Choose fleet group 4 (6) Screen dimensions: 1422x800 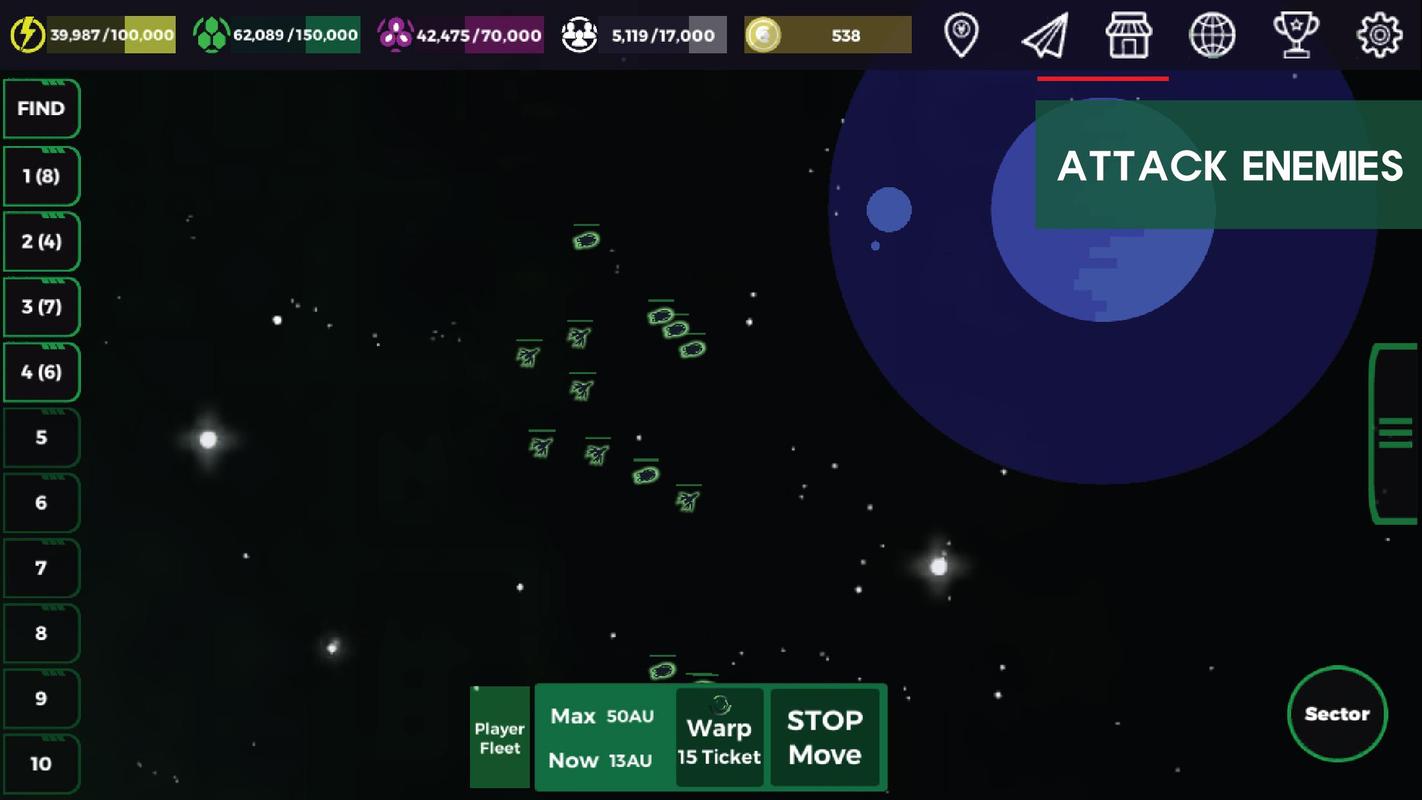[x=41, y=372]
